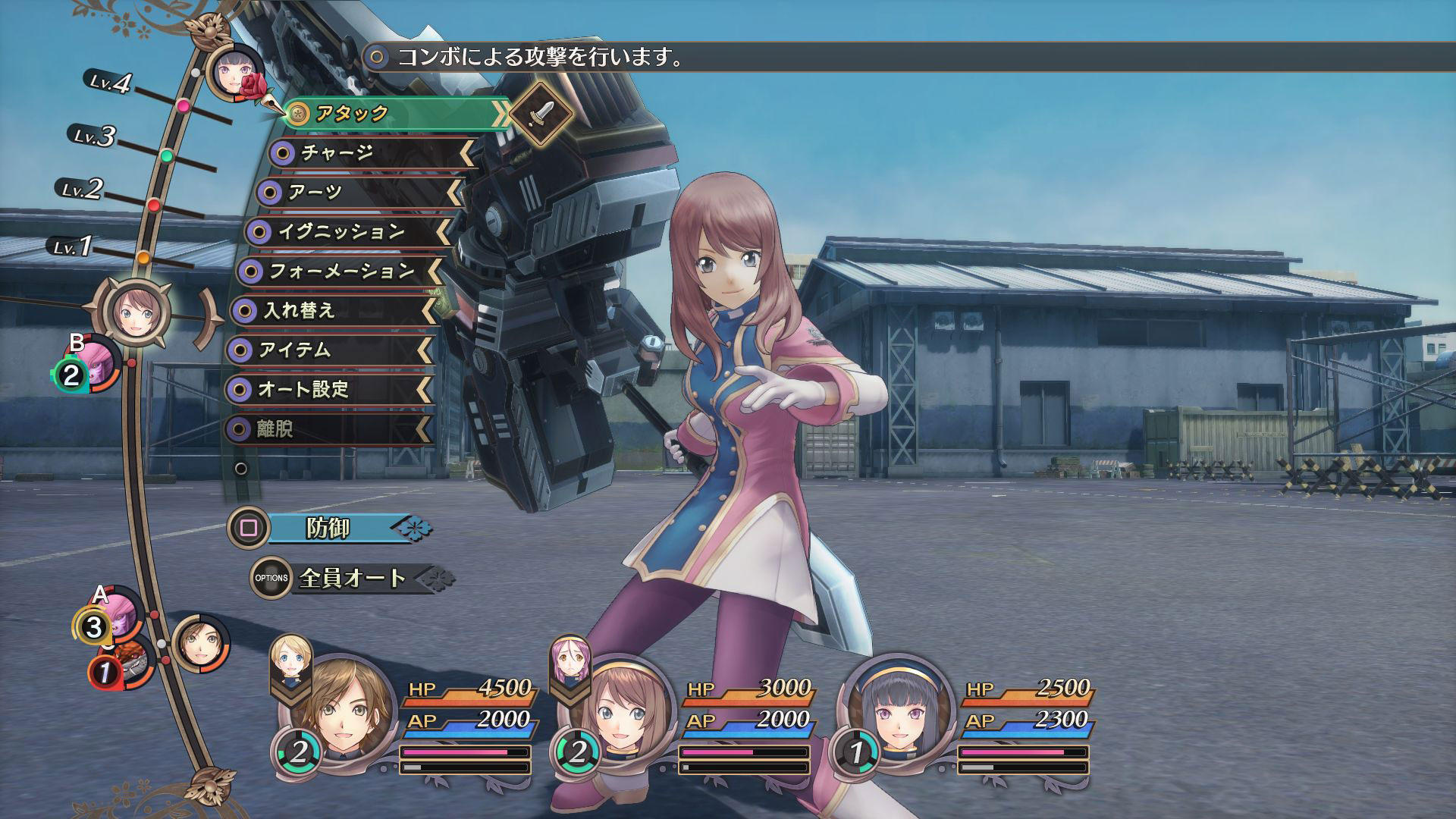The width and height of the screenshot is (1456, 819).
Task: Select the 離脱 escape command
Action: point(328,429)
